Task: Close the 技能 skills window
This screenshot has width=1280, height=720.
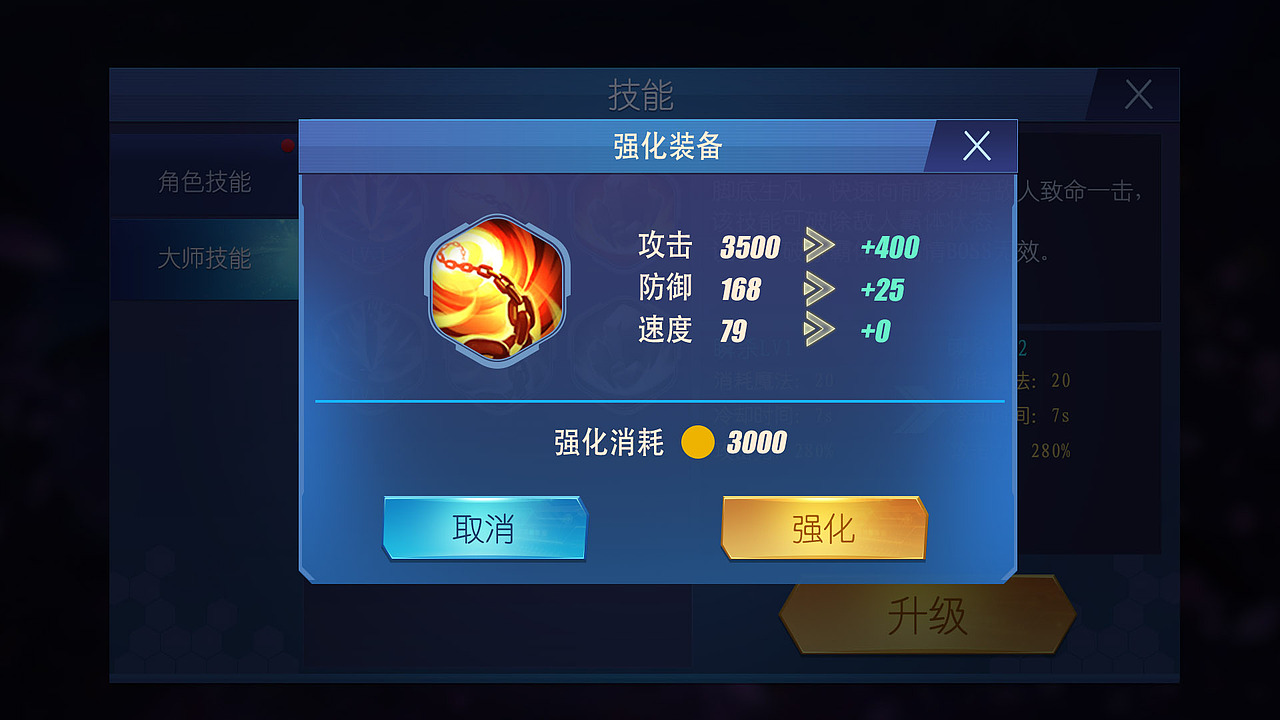Action: 1138,94
